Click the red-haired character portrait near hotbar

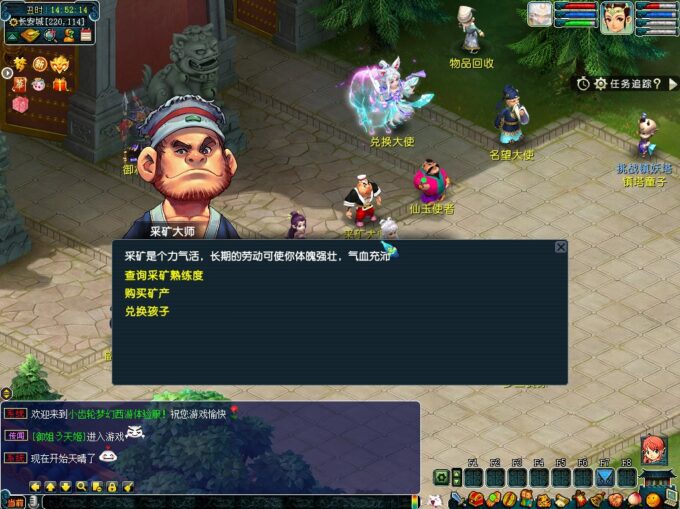click(652, 448)
